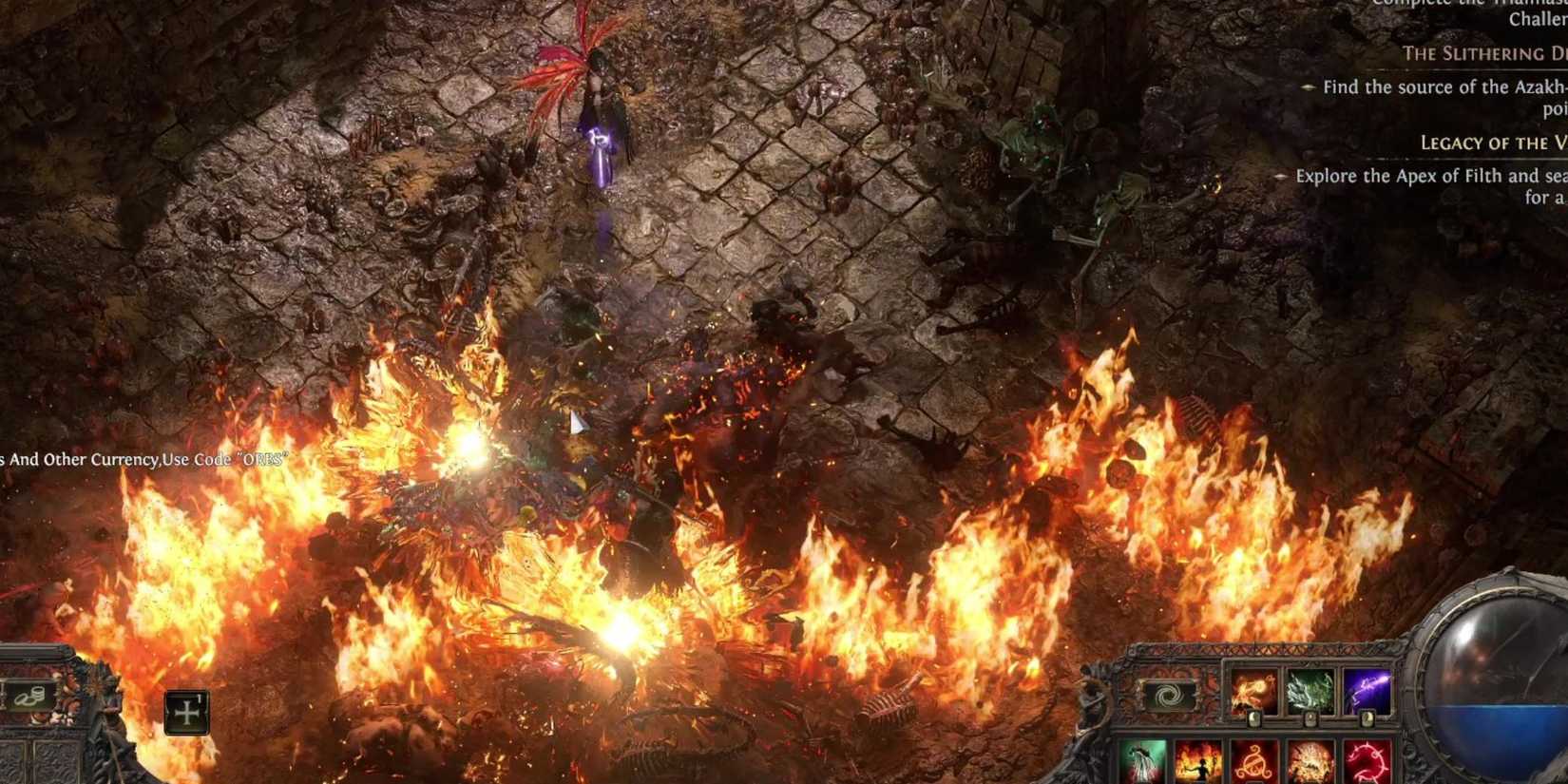Click the binding badge under the poison gas skill
Viewport: 1568px width, 784px height.
coord(1310,717)
